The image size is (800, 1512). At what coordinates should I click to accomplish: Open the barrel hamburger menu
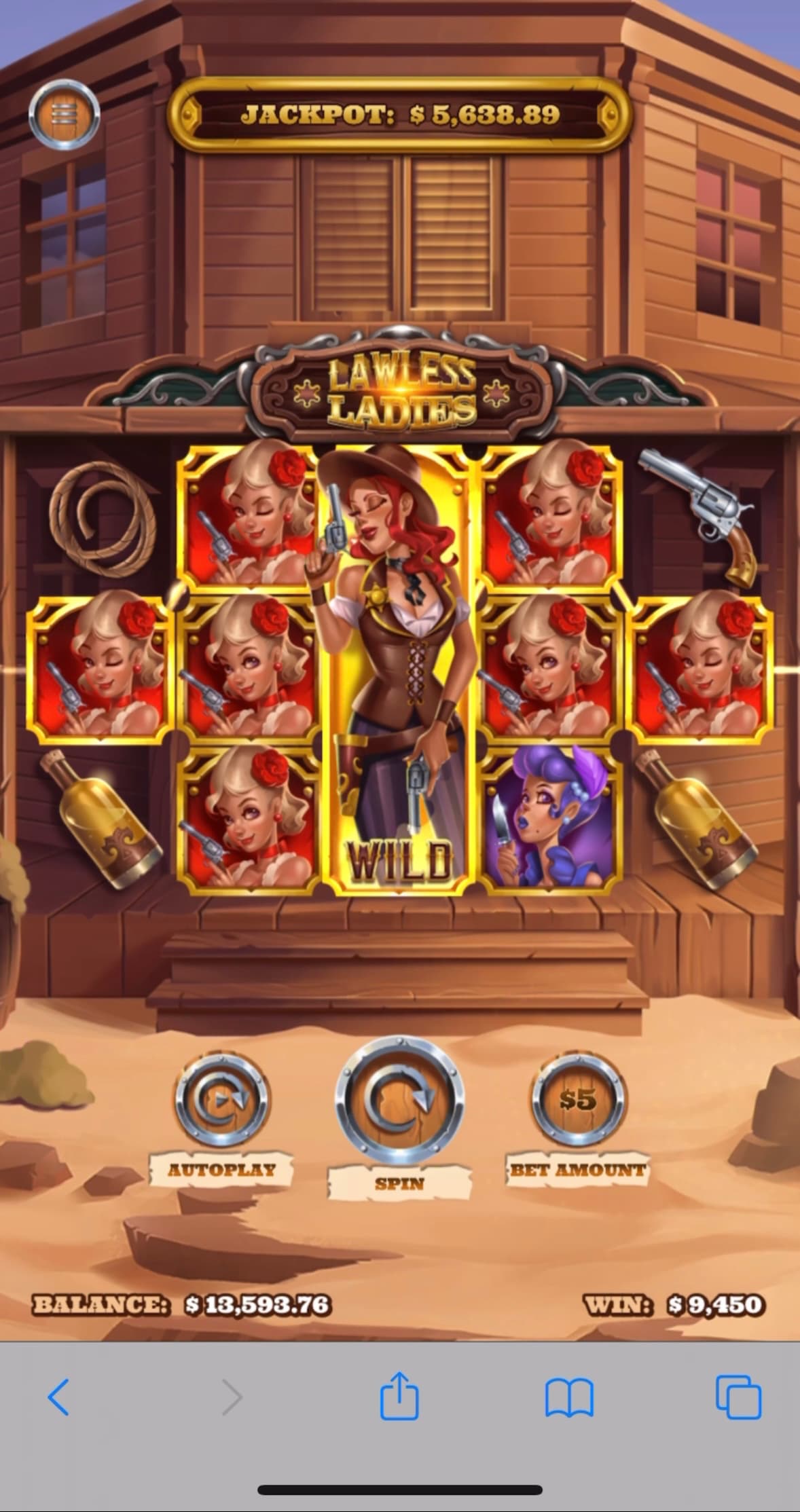pos(64,115)
